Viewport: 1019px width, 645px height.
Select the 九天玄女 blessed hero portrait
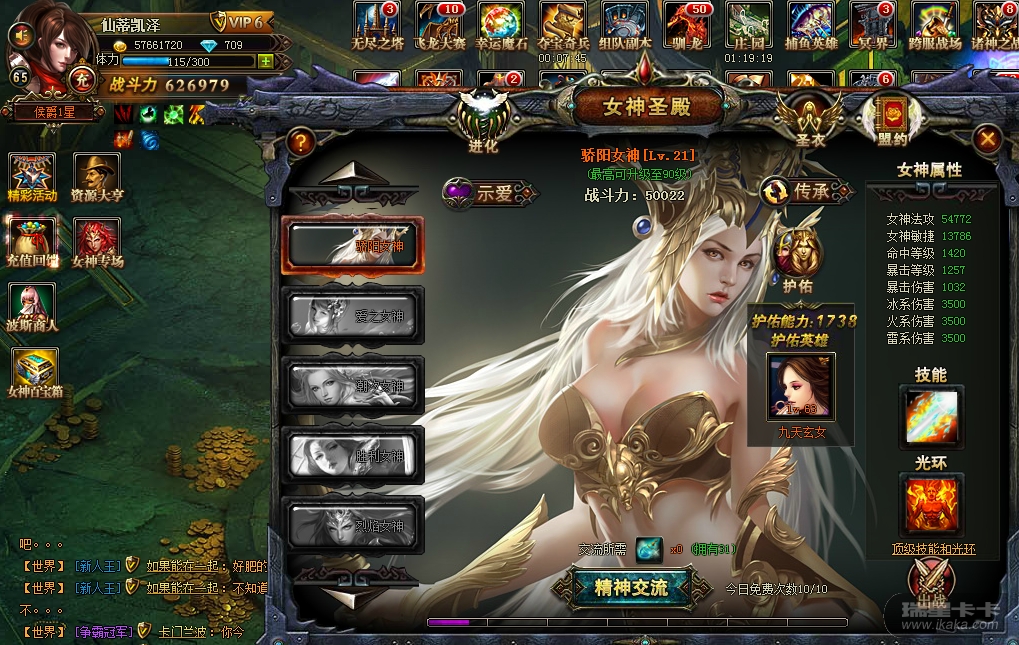(799, 387)
